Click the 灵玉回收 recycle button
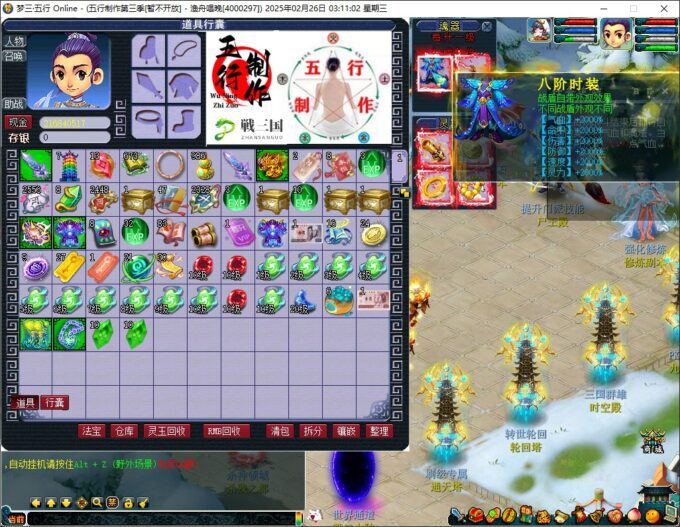This screenshot has height=527, width=680. pyautogui.click(x=165, y=431)
